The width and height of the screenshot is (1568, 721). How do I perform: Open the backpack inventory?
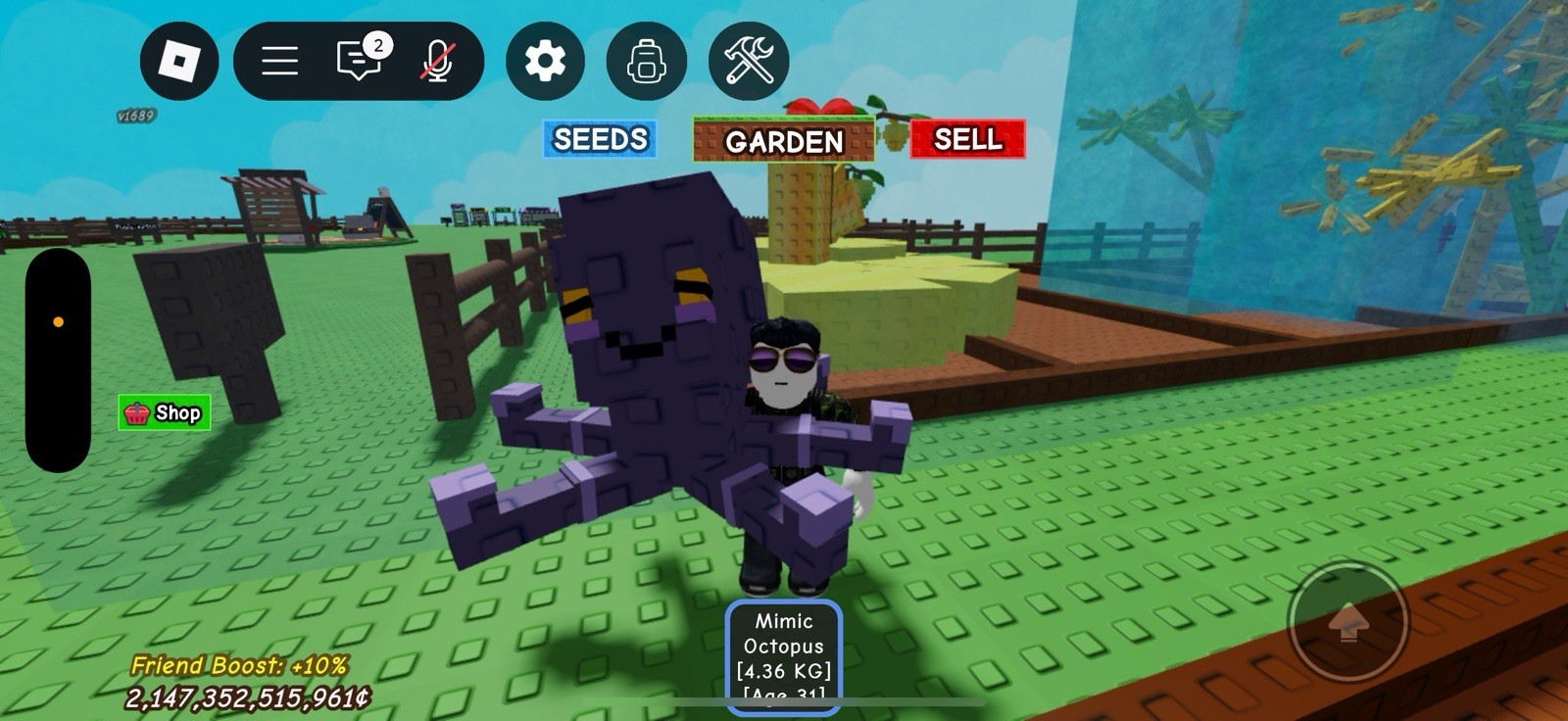point(647,61)
